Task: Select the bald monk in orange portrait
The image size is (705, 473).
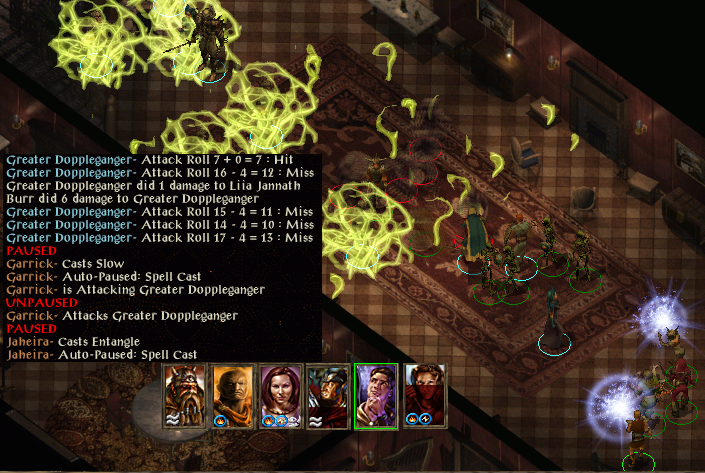Action: coord(233,394)
